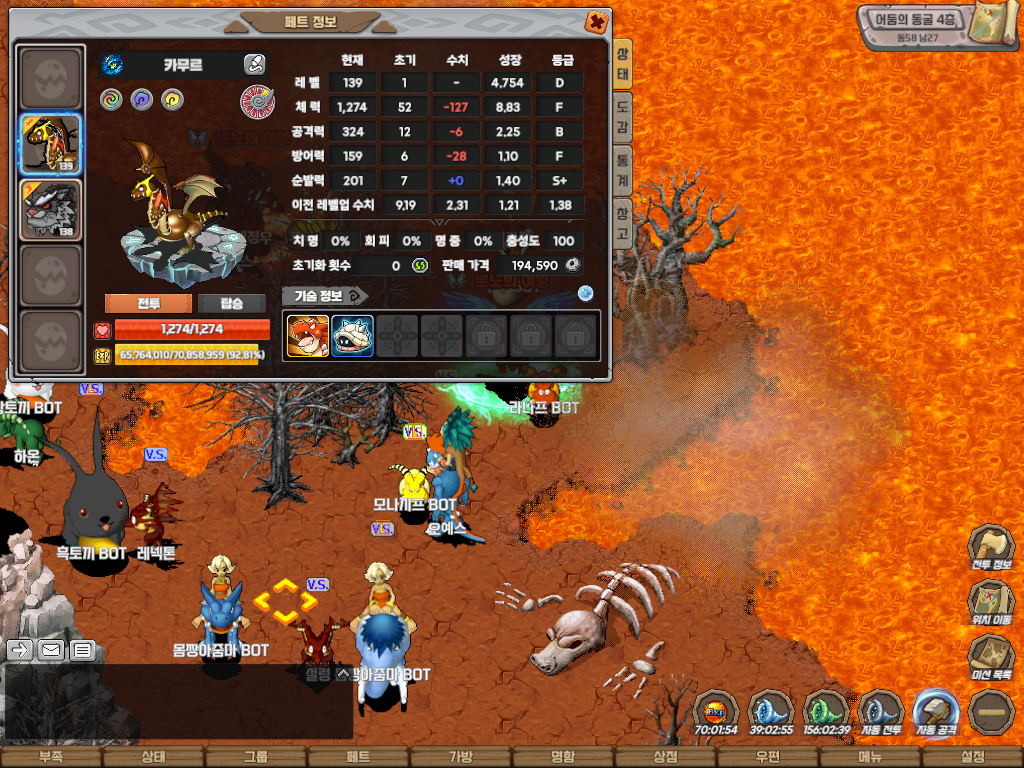Screen dimensions: 1024x768
Task: Rename pet with the edit name icon
Action: click(254, 65)
